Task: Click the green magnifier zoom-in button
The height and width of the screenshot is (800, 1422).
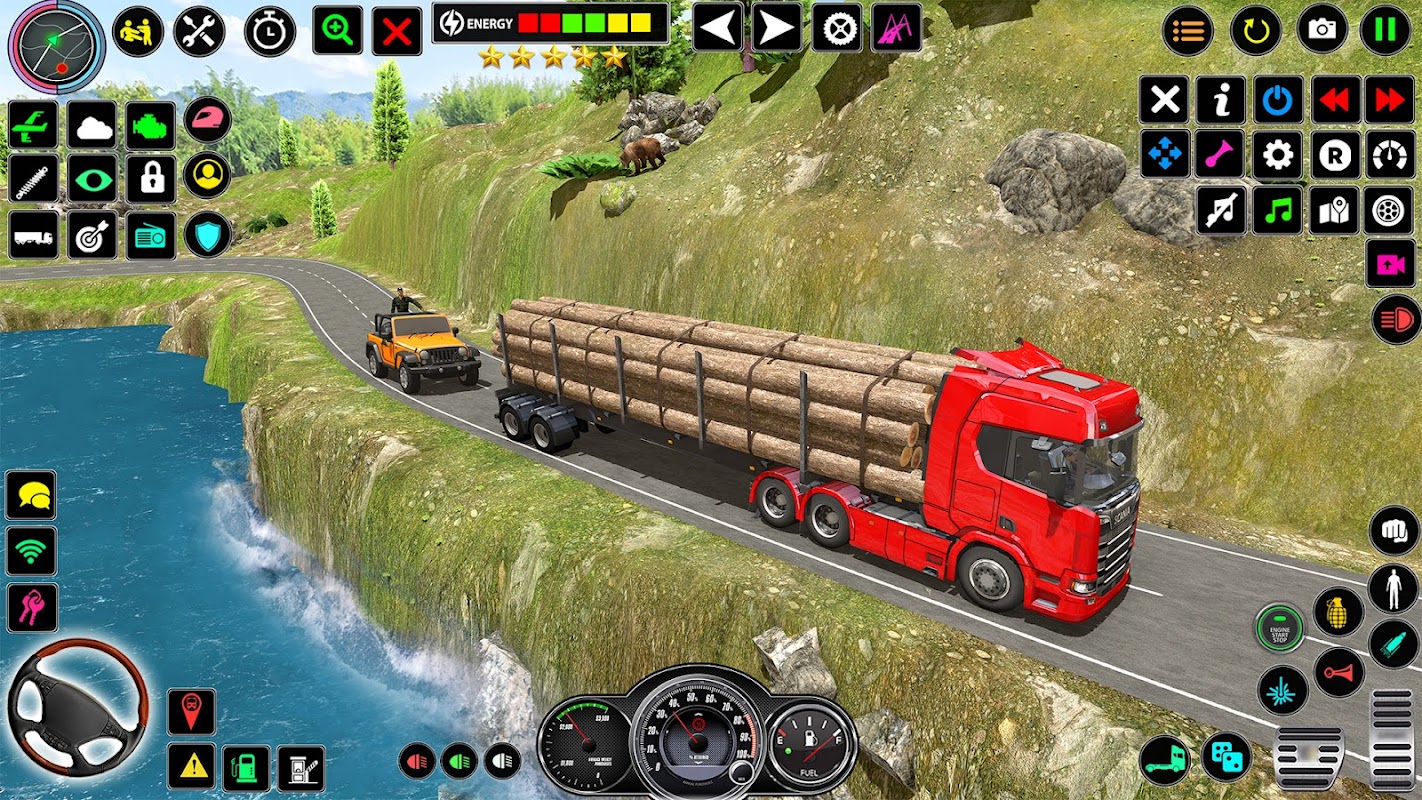Action: click(337, 30)
